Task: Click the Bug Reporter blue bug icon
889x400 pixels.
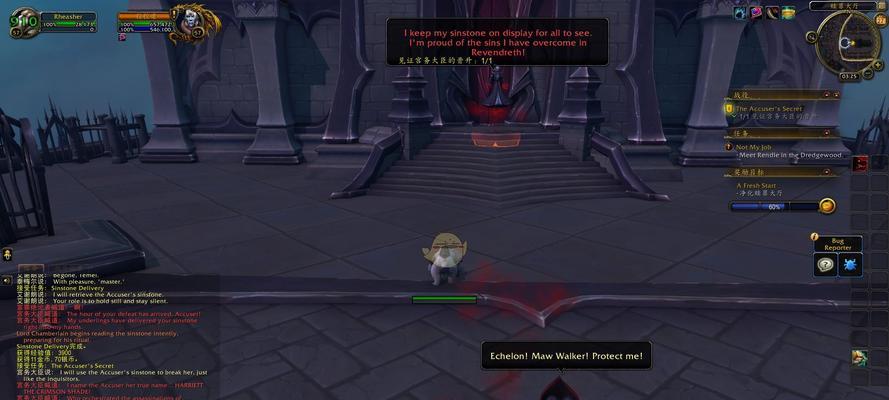Action: 850,265
